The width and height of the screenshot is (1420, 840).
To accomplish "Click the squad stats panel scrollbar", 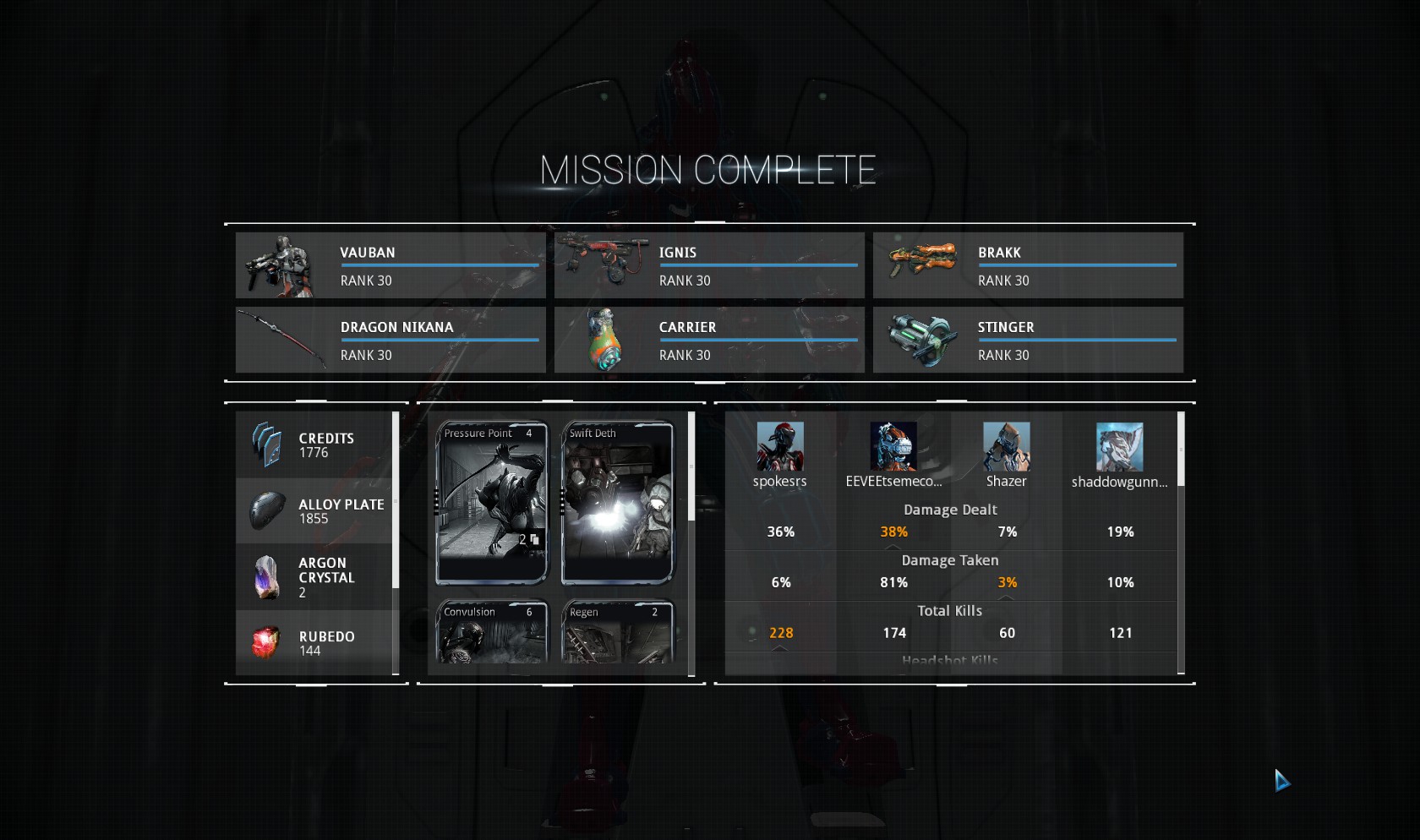I will [x=1181, y=450].
